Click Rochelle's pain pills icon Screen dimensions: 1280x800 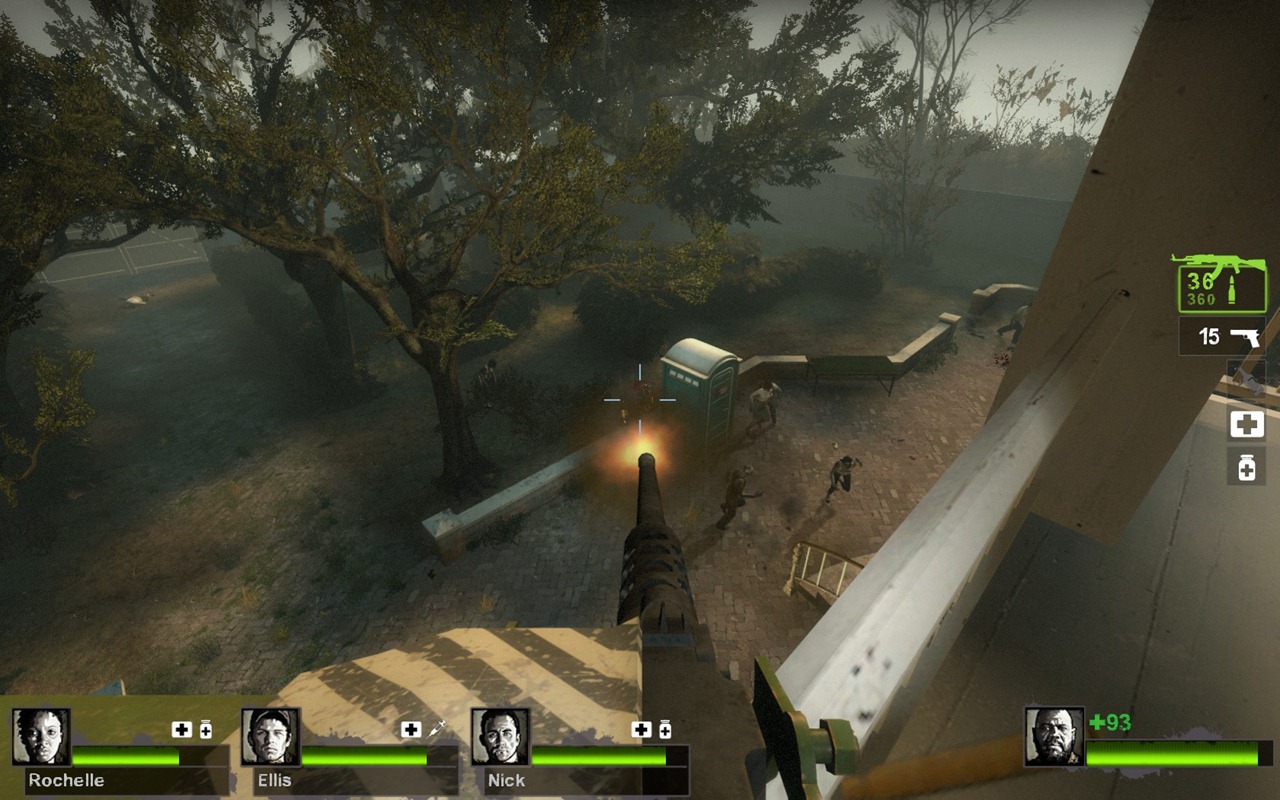pos(205,730)
